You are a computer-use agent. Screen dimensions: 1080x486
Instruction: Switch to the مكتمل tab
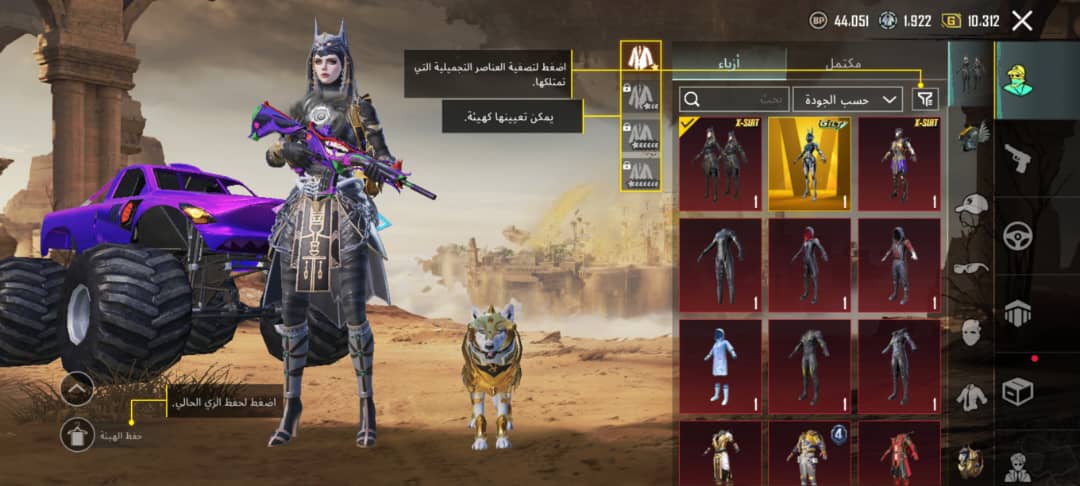tap(843, 62)
